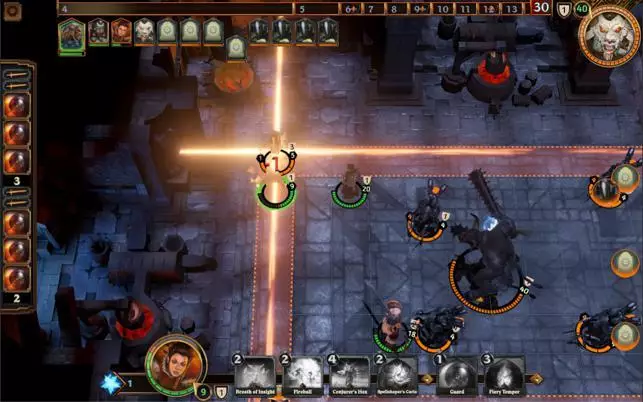Viewport: 643px width, 402px height.
Task: Select the green-highlighted first turn order portrait
Action: click(x=71, y=33)
